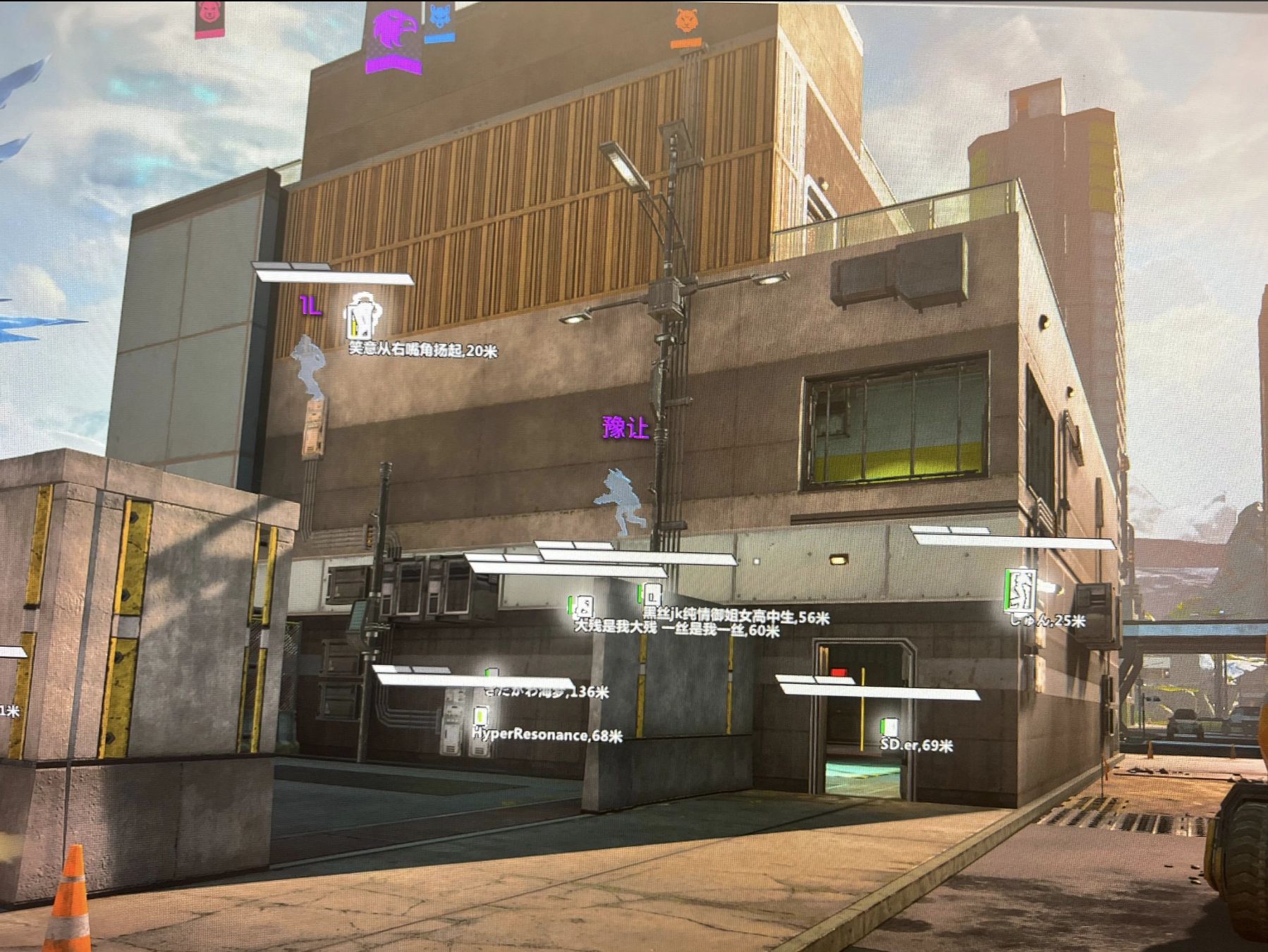Select the purple eagle team emblem

(x=394, y=32)
